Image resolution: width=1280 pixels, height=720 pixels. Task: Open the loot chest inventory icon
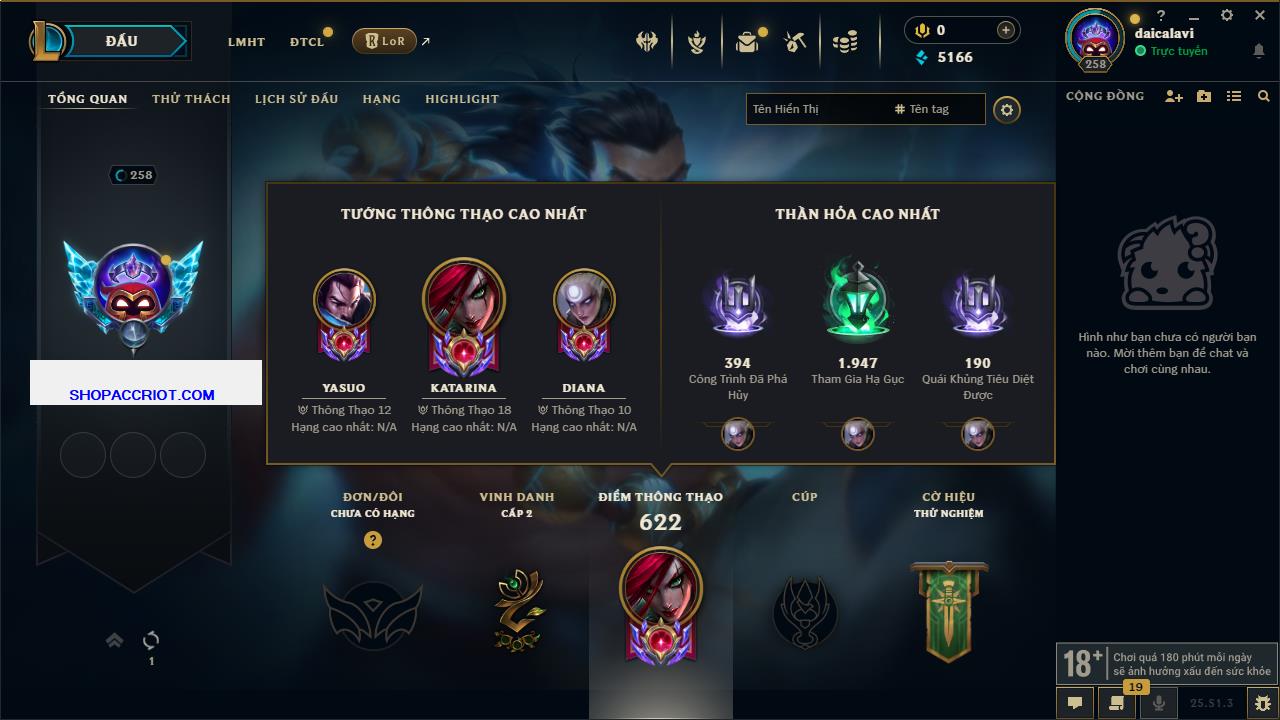coord(747,42)
